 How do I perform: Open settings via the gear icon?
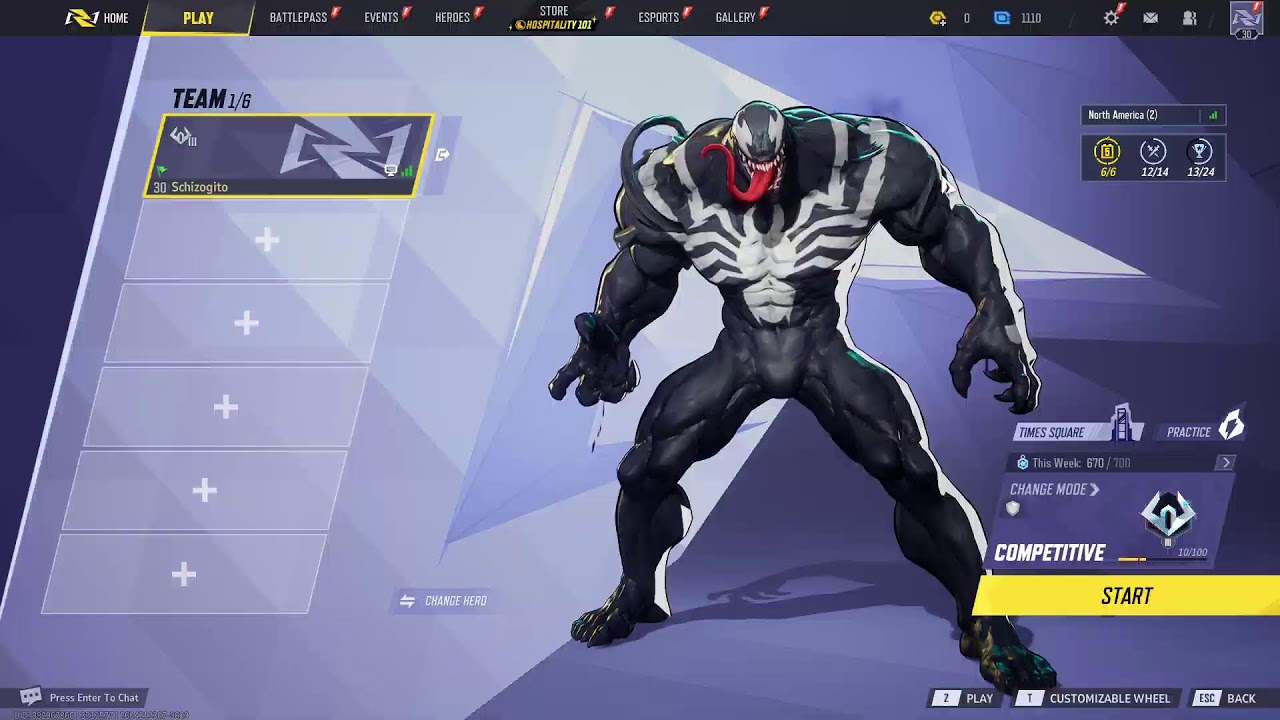click(1111, 18)
